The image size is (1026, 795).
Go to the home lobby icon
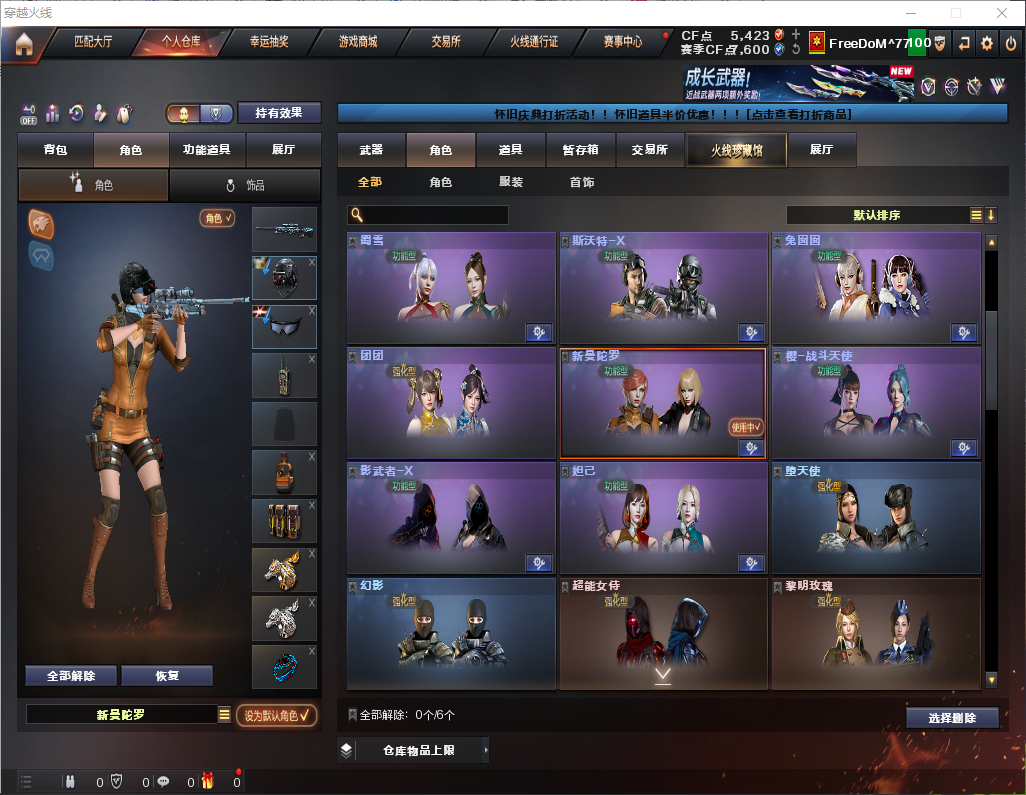coord(23,43)
